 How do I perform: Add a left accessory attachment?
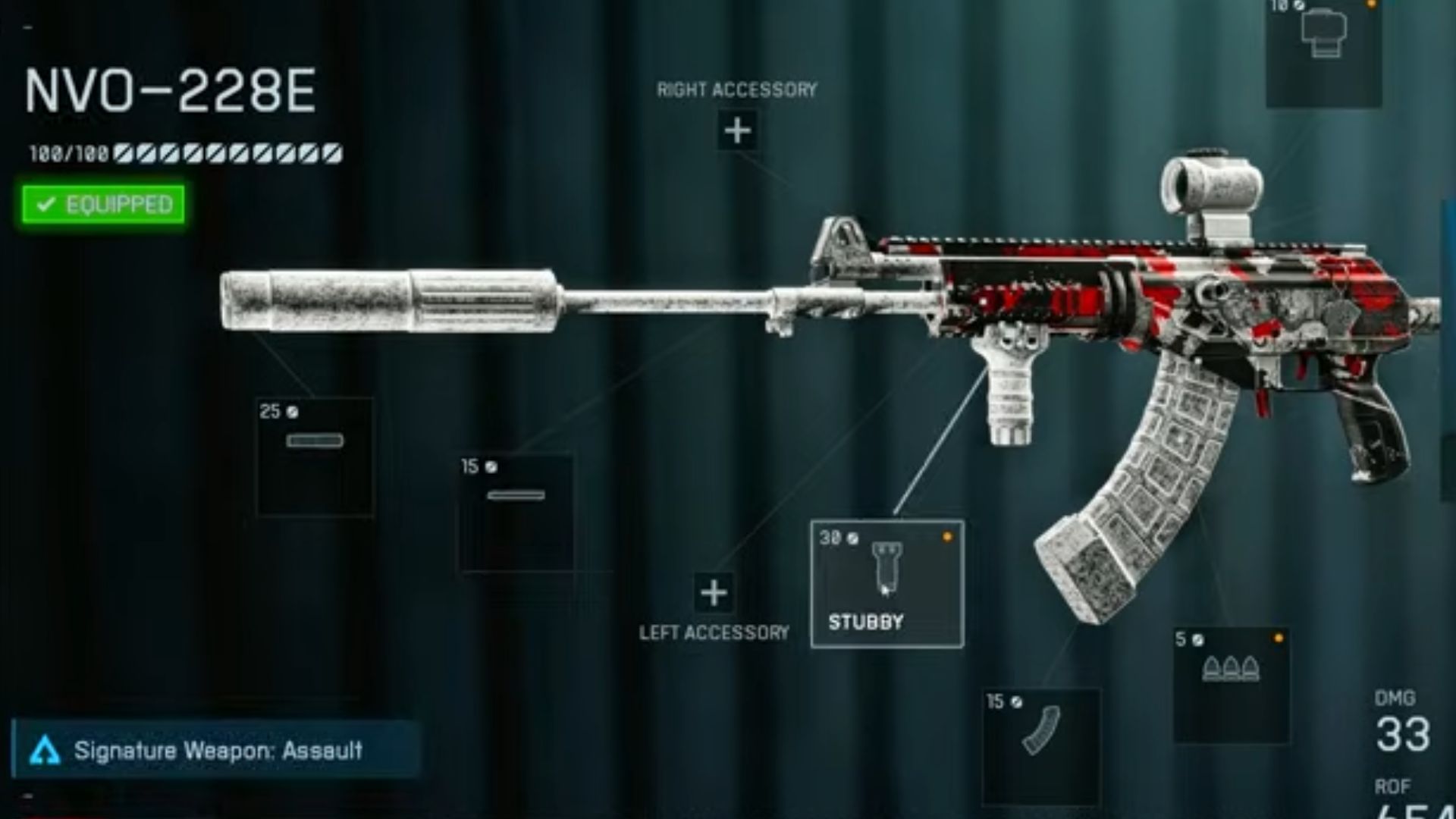pos(714,593)
